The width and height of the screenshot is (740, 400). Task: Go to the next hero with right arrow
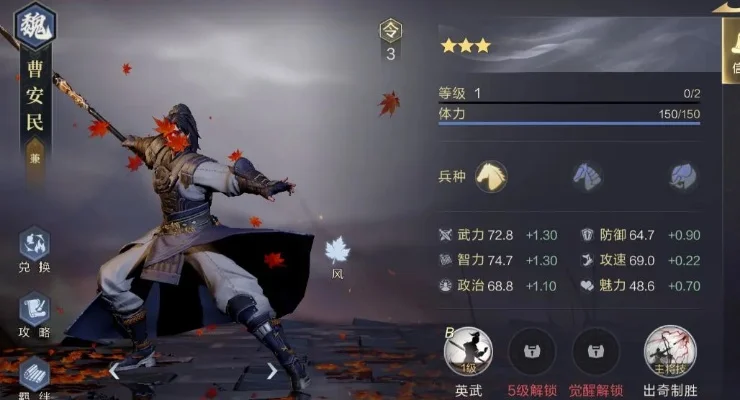point(271,371)
